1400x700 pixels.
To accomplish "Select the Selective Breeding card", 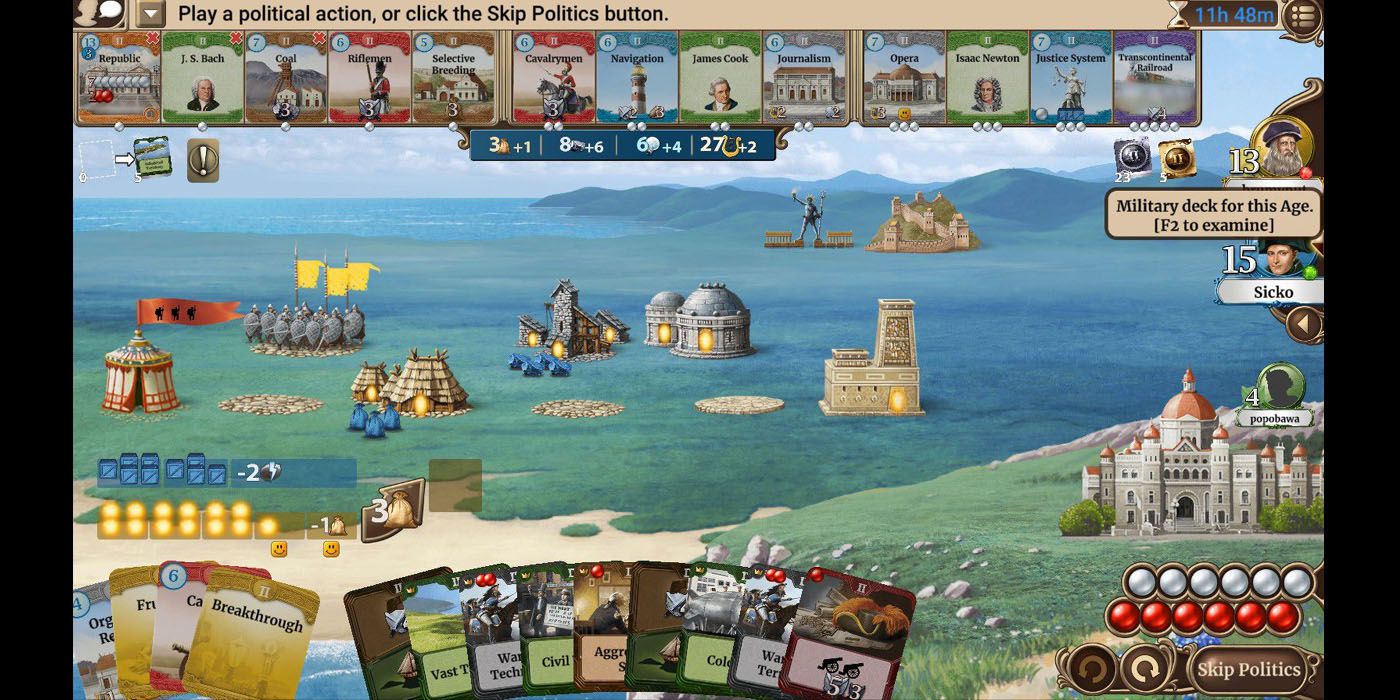I will click(x=453, y=78).
